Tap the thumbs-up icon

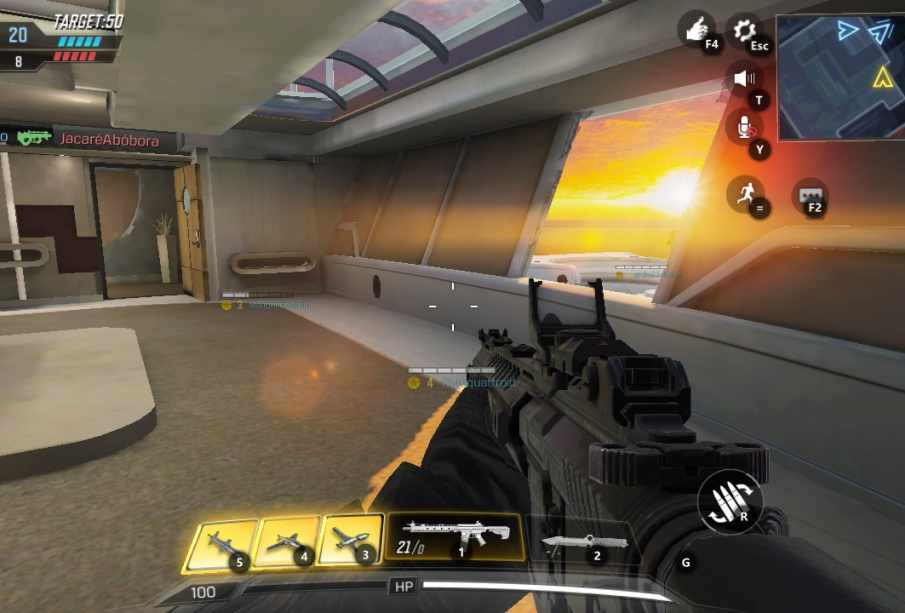click(x=696, y=30)
